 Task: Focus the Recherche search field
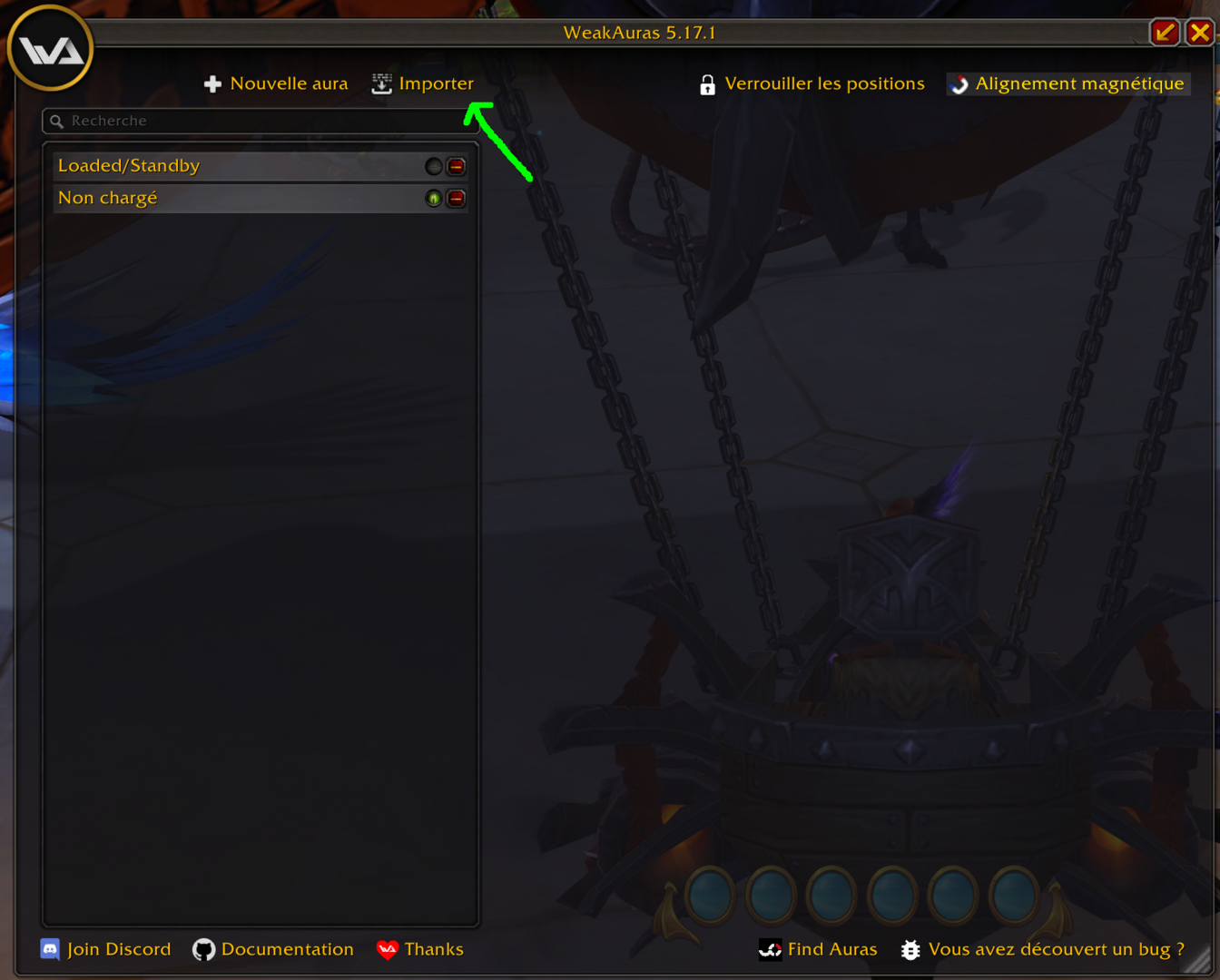coord(263,121)
